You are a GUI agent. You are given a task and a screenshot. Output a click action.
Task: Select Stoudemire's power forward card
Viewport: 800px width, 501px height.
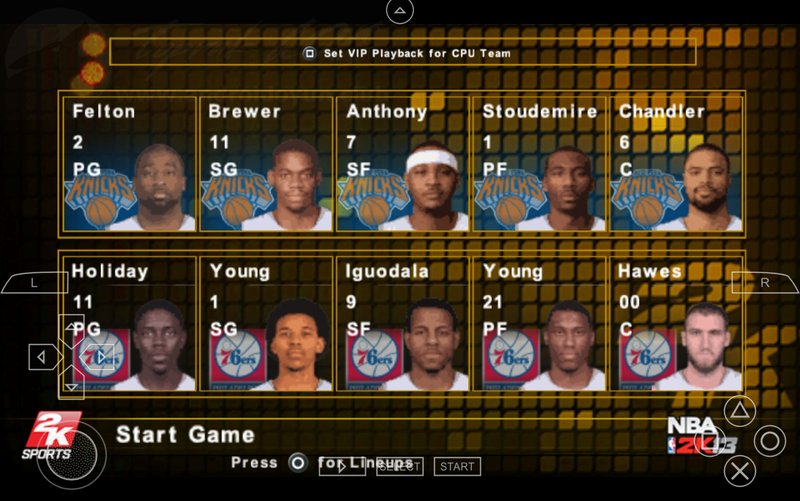[x=539, y=164]
